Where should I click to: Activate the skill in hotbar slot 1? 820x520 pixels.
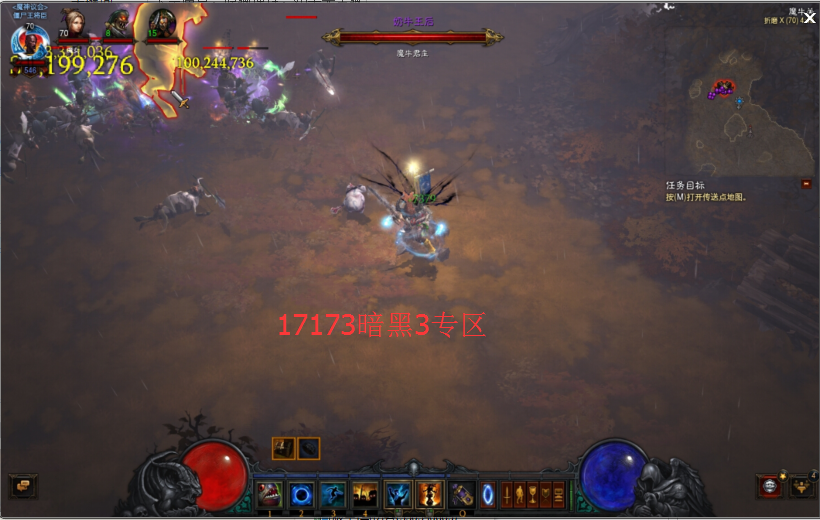(x=268, y=494)
